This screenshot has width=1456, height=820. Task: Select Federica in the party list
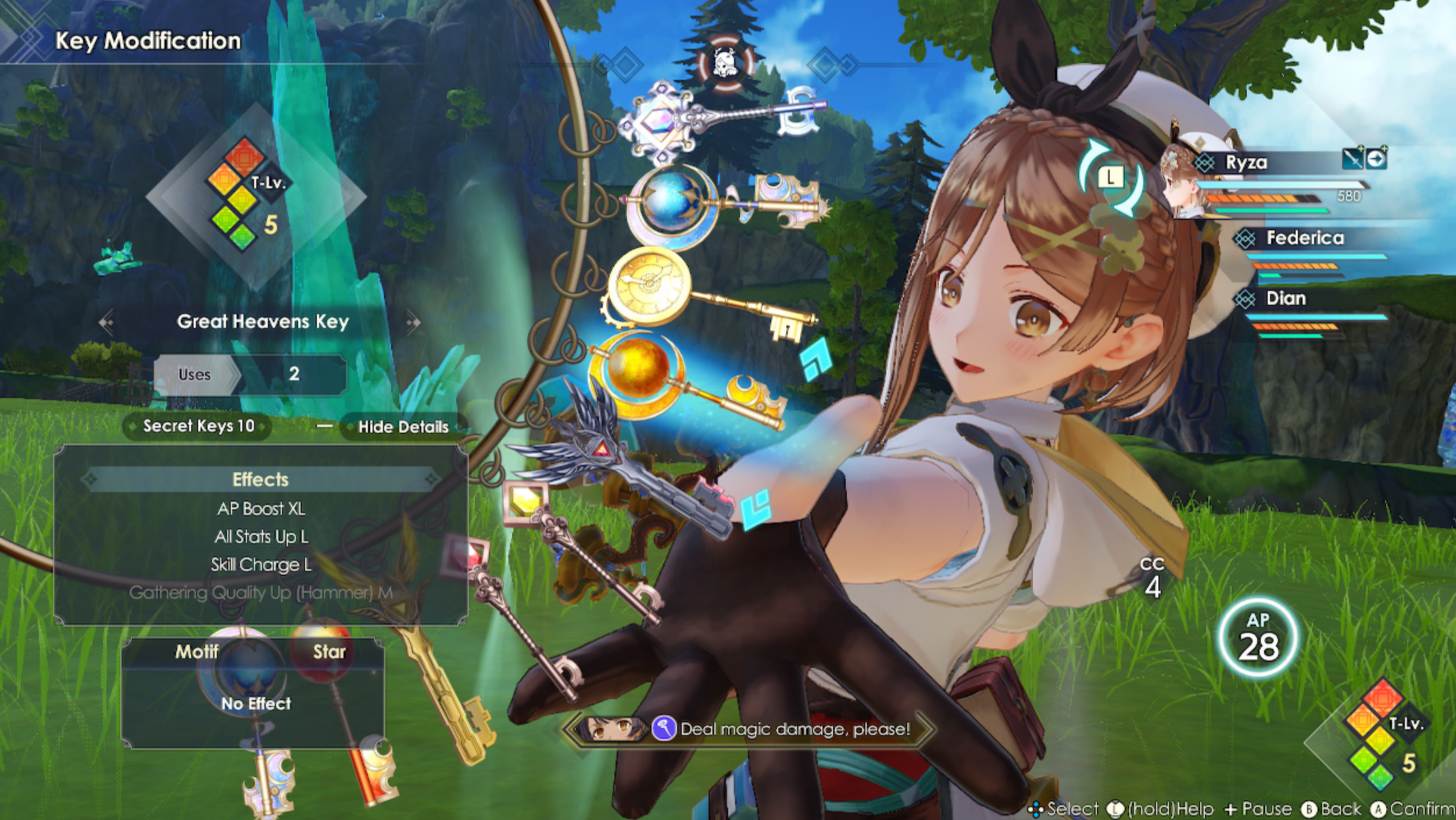(1304, 238)
